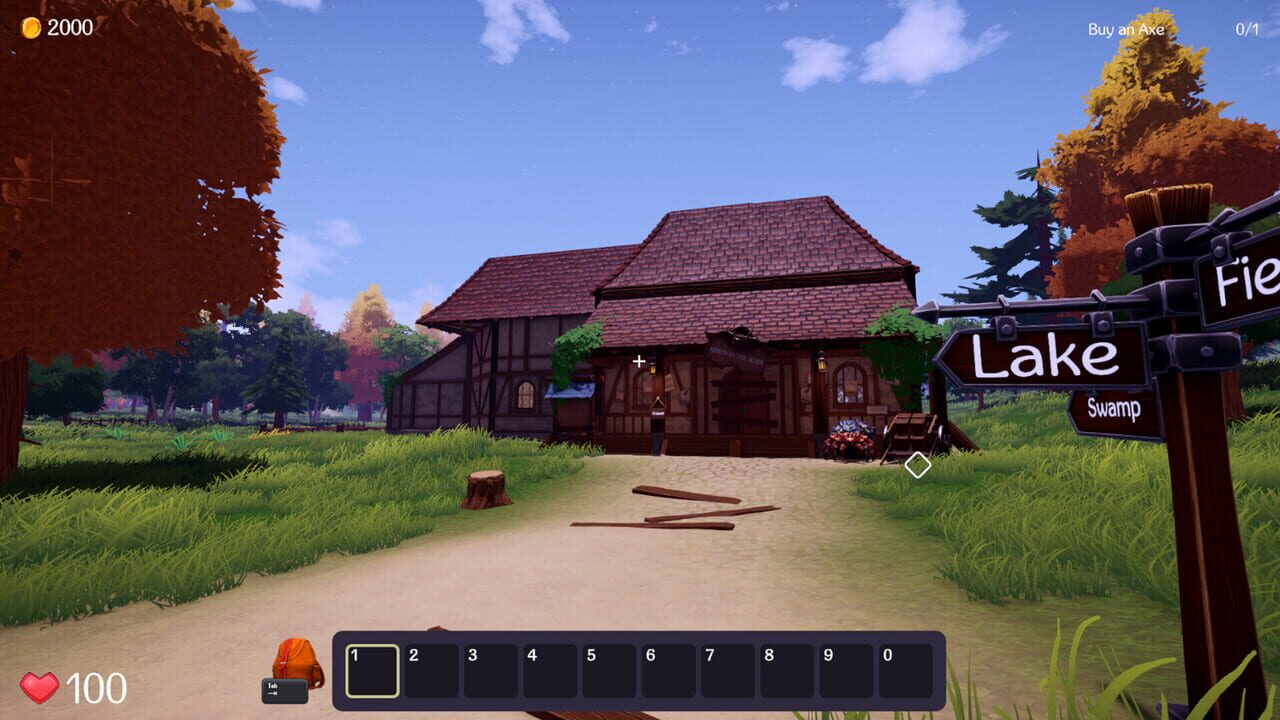The height and width of the screenshot is (720, 1280).
Task: Click the Swamp direction sign
Action: (1113, 406)
